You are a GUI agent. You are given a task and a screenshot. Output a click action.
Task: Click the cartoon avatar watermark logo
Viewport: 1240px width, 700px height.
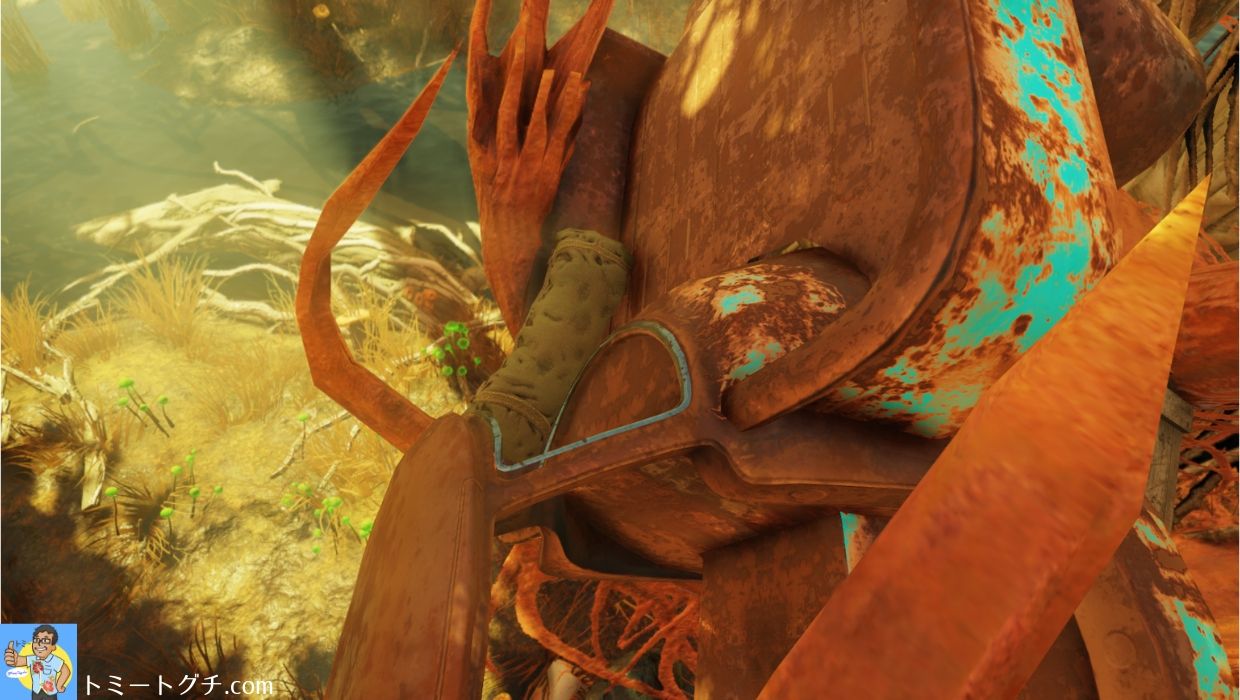pos(38,661)
